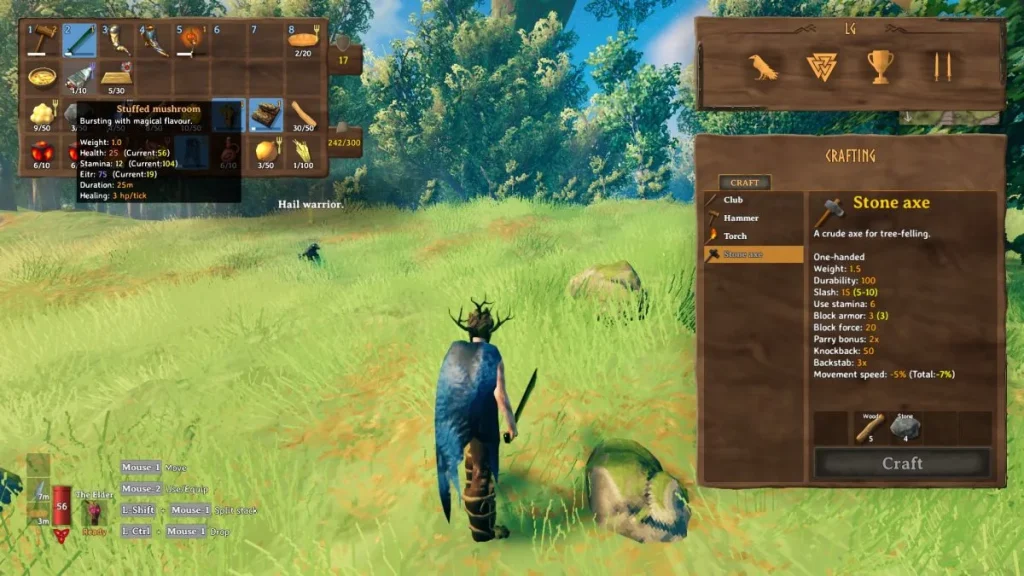The width and height of the screenshot is (1024, 576).
Task: Select the hammer in hotbar slot 1
Action: click(42, 40)
